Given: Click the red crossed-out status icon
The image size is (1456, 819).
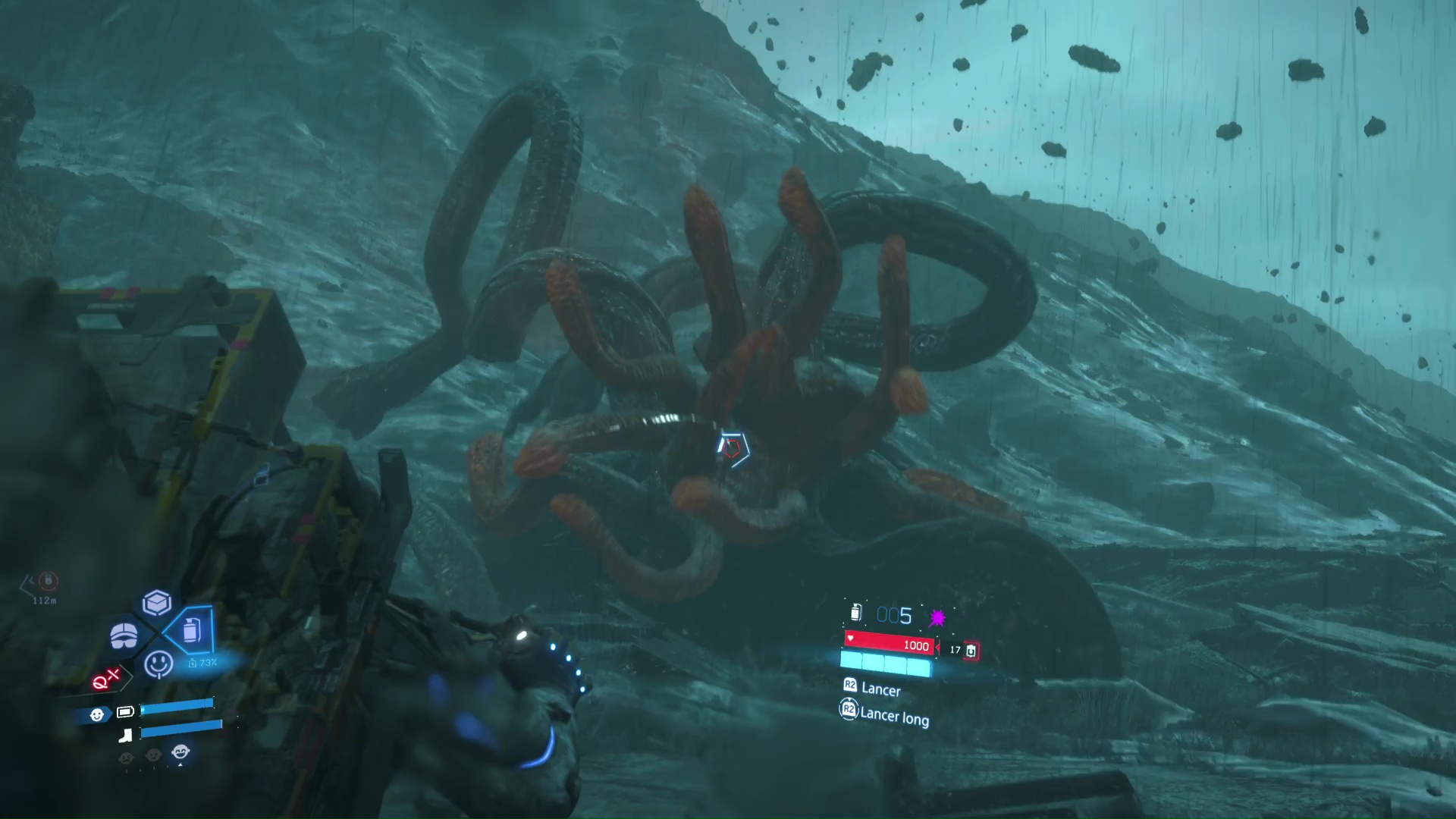Looking at the screenshot, I should [106, 679].
